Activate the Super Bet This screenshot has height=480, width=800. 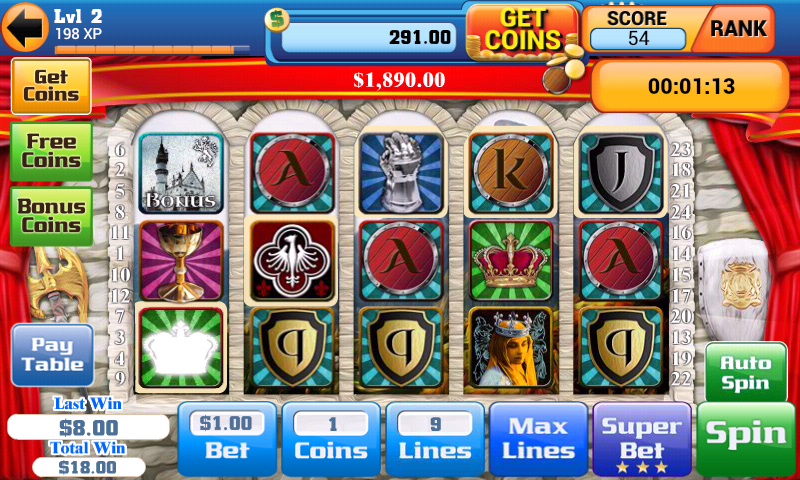[x=642, y=439]
